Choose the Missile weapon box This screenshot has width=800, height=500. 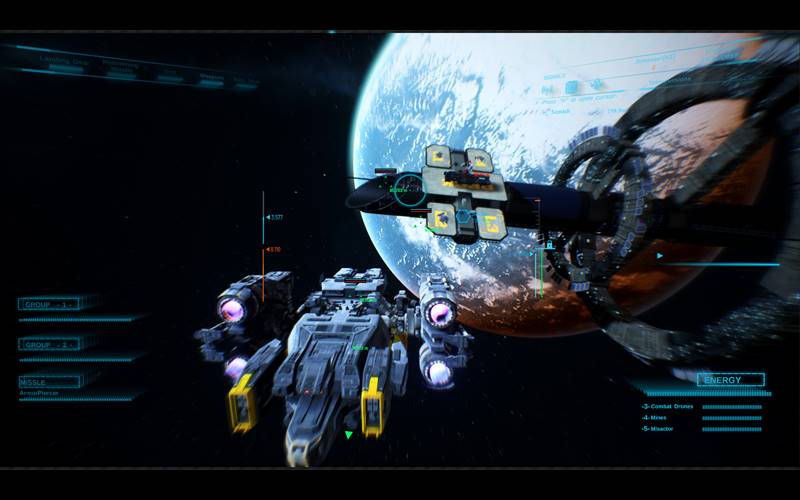(49, 382)
